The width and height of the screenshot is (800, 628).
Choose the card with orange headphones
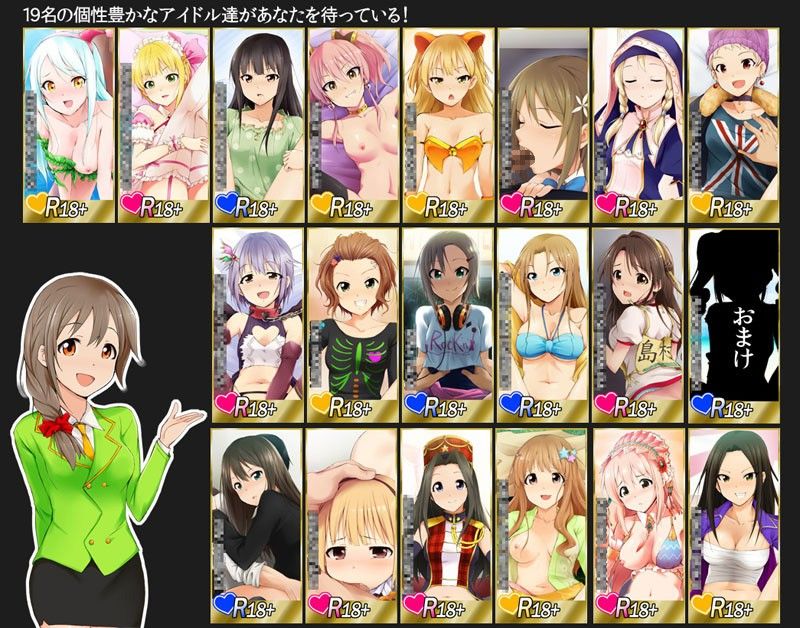448,322
